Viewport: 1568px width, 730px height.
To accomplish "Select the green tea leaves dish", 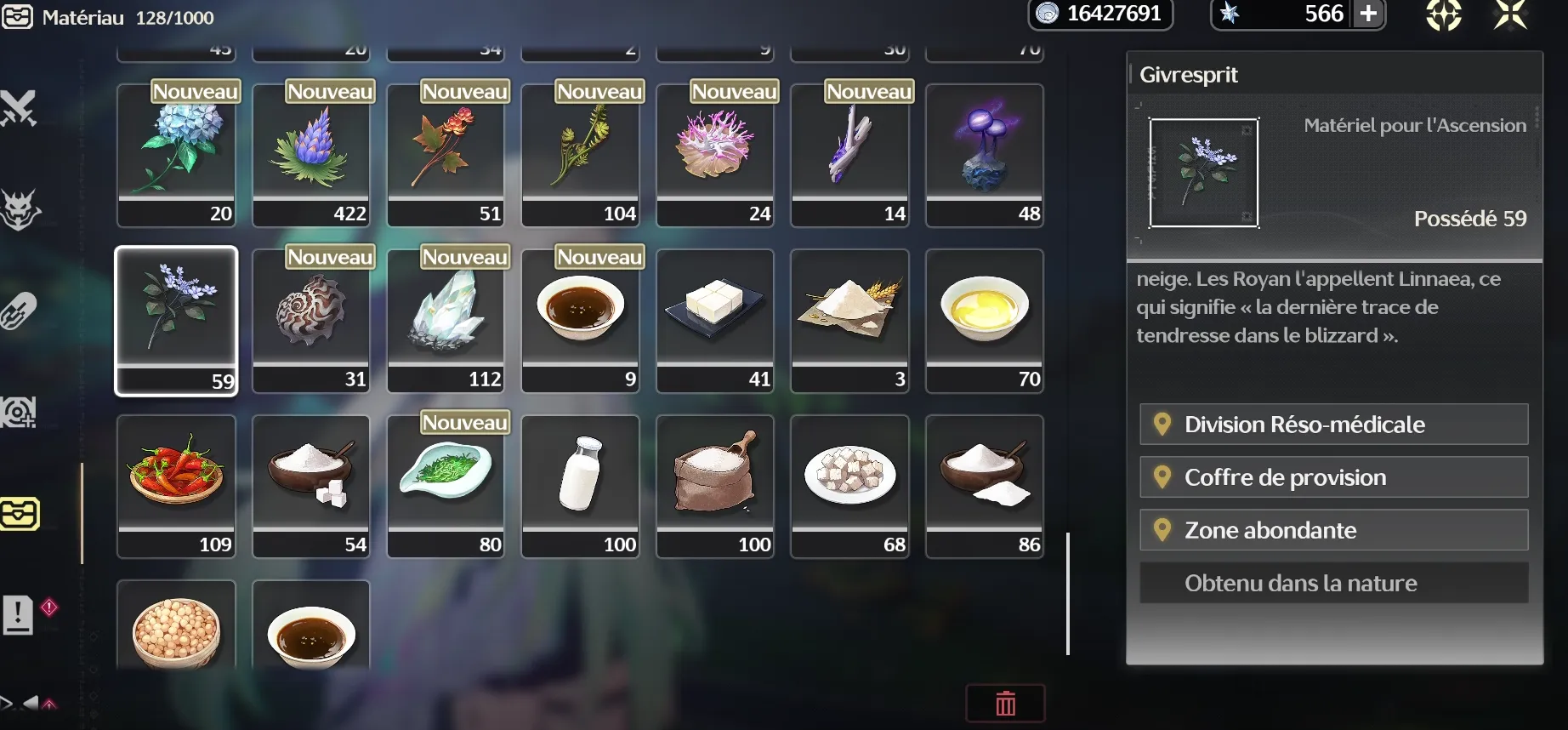I will tap(446, 485).
